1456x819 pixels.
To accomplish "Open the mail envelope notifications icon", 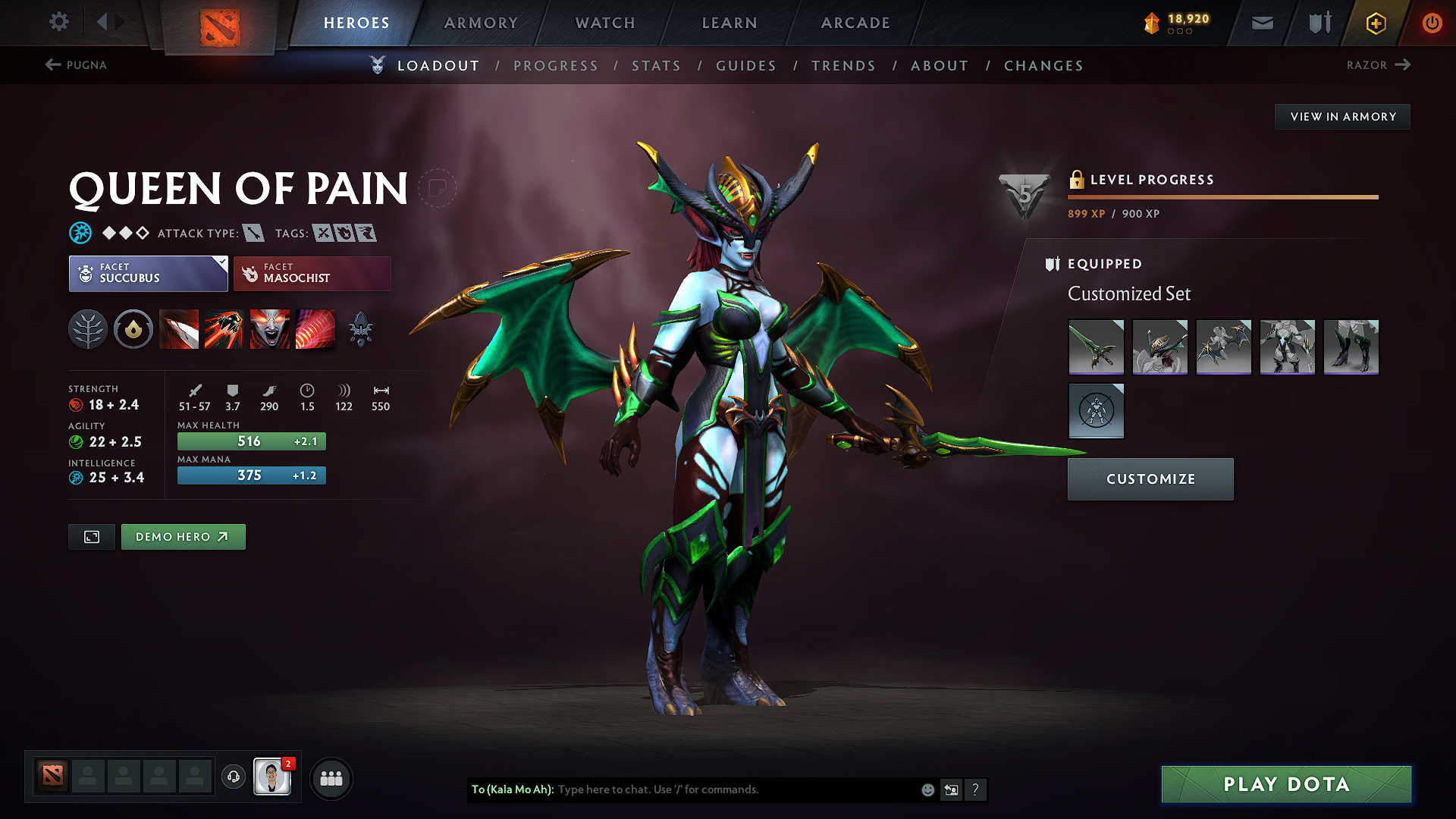I will tap(1262, 23).
